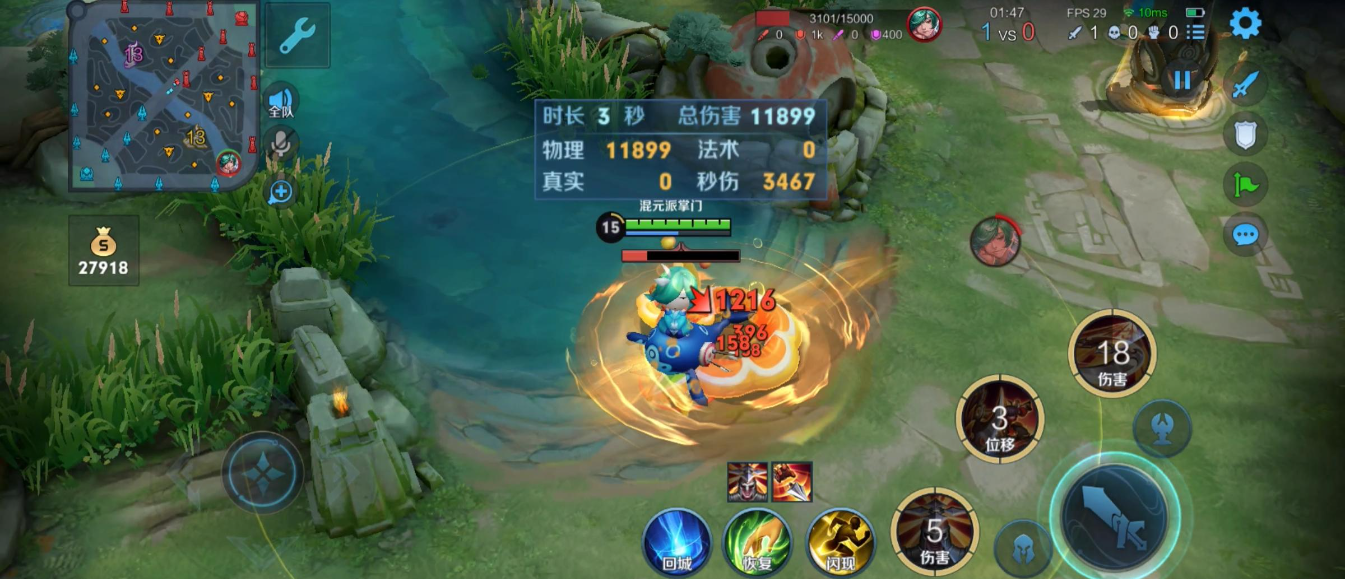Open the scoreboard list icon
The image size is (1345, 579).
[1195, 32]
